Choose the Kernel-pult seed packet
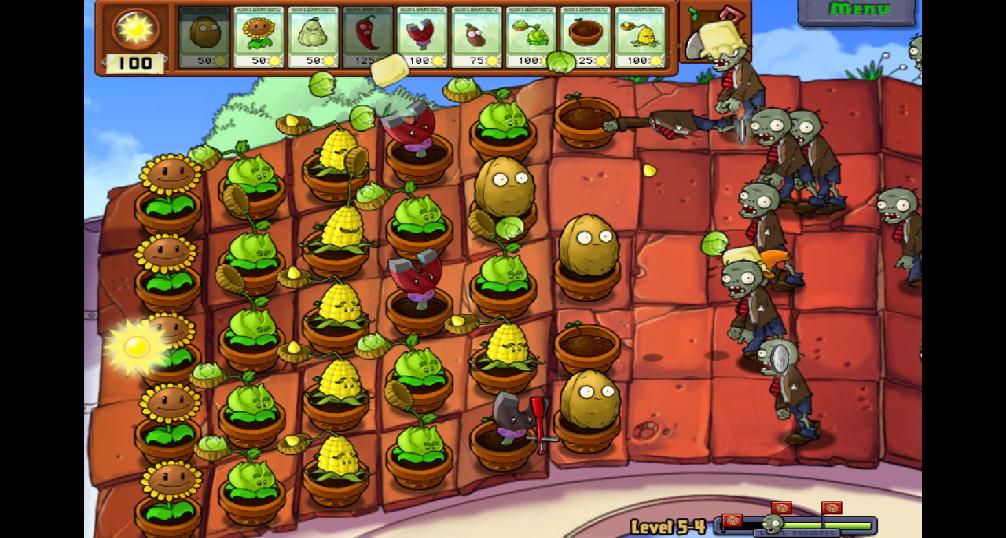This screenshot has width=1006, height=538. (640, 37)
